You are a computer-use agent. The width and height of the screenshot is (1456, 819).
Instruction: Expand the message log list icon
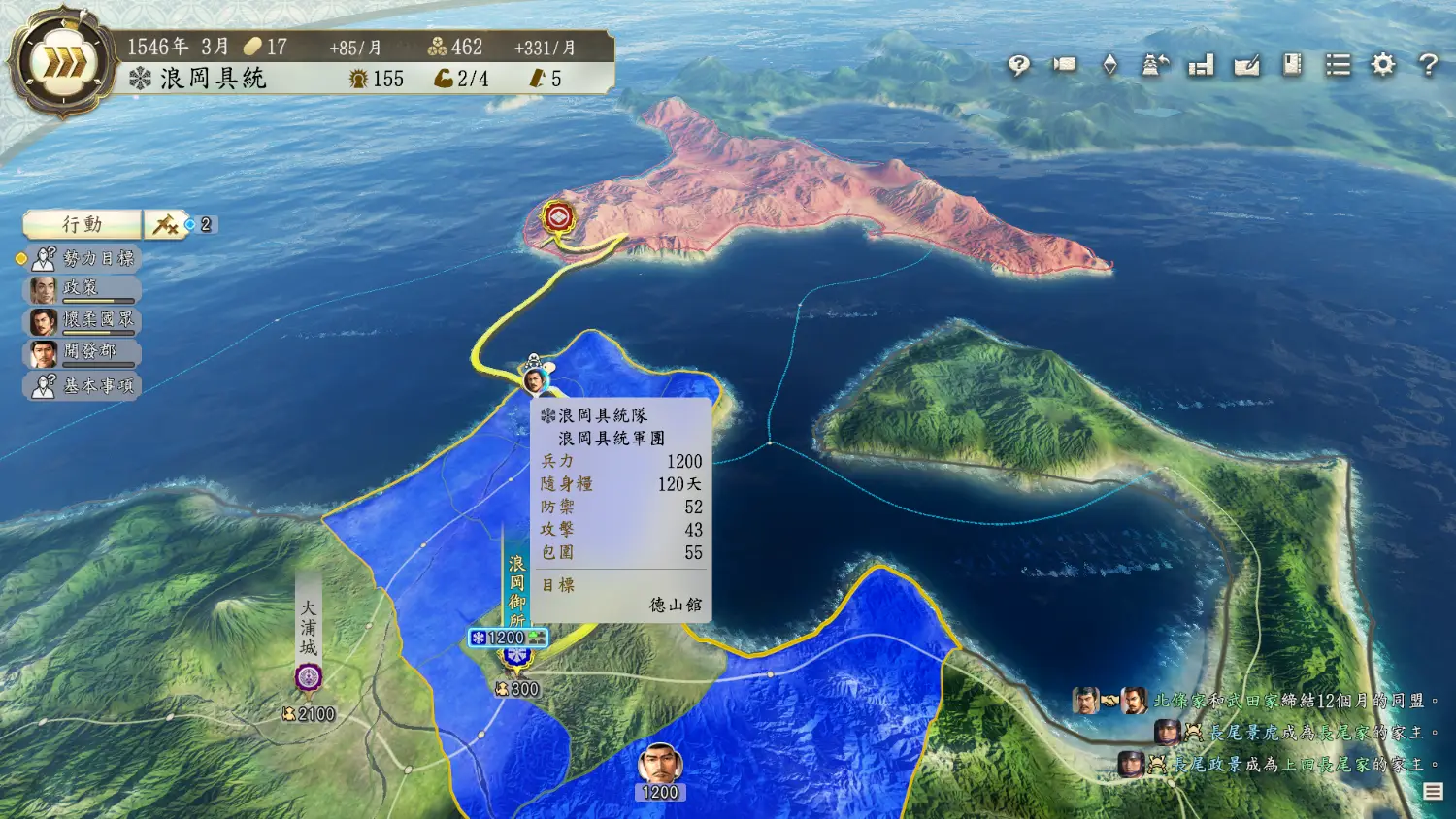click(x=1433, y=792)
